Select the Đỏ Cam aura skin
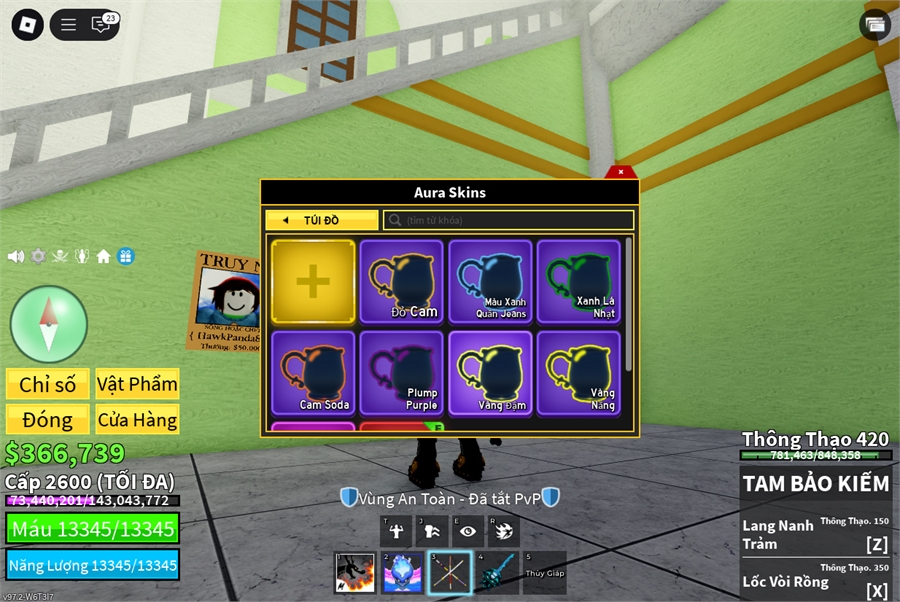This screenshot has width=900, height=602. coord(401,282)
